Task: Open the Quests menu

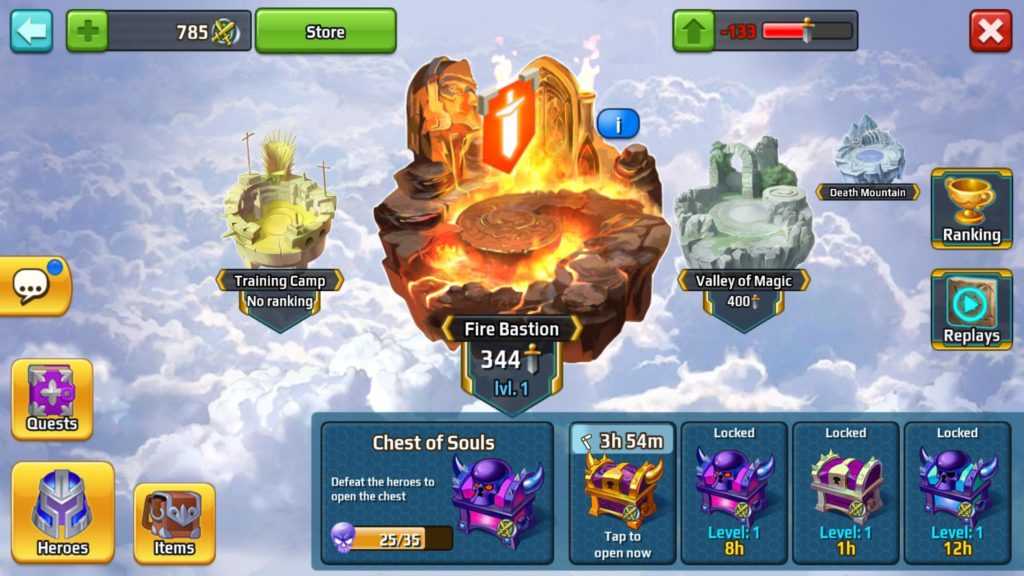Action: click(x=52, y=399)
